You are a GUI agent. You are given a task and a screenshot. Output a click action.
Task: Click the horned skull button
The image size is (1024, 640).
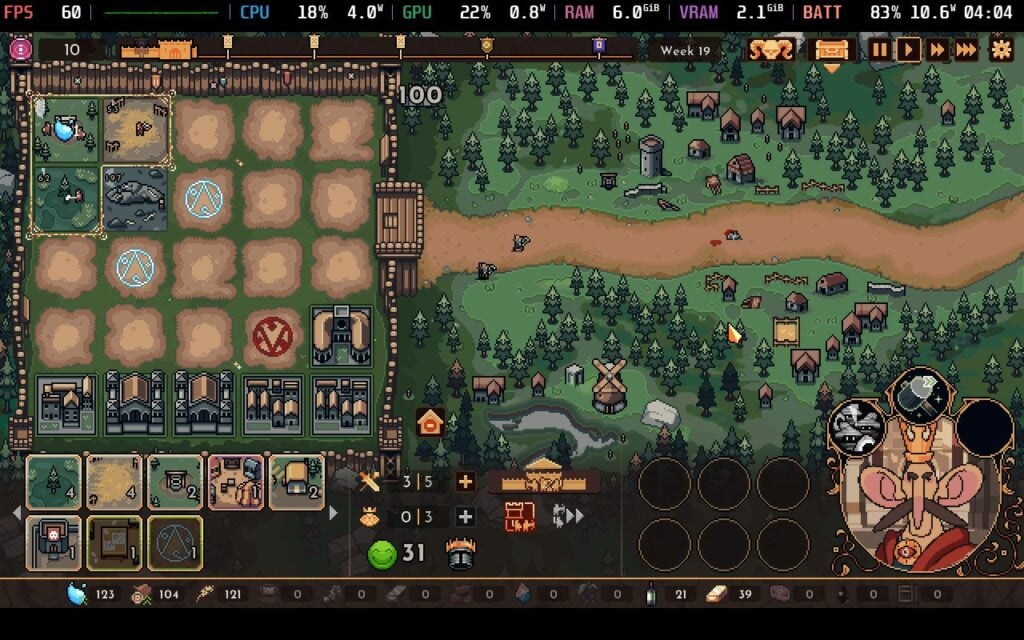[771, 49]
